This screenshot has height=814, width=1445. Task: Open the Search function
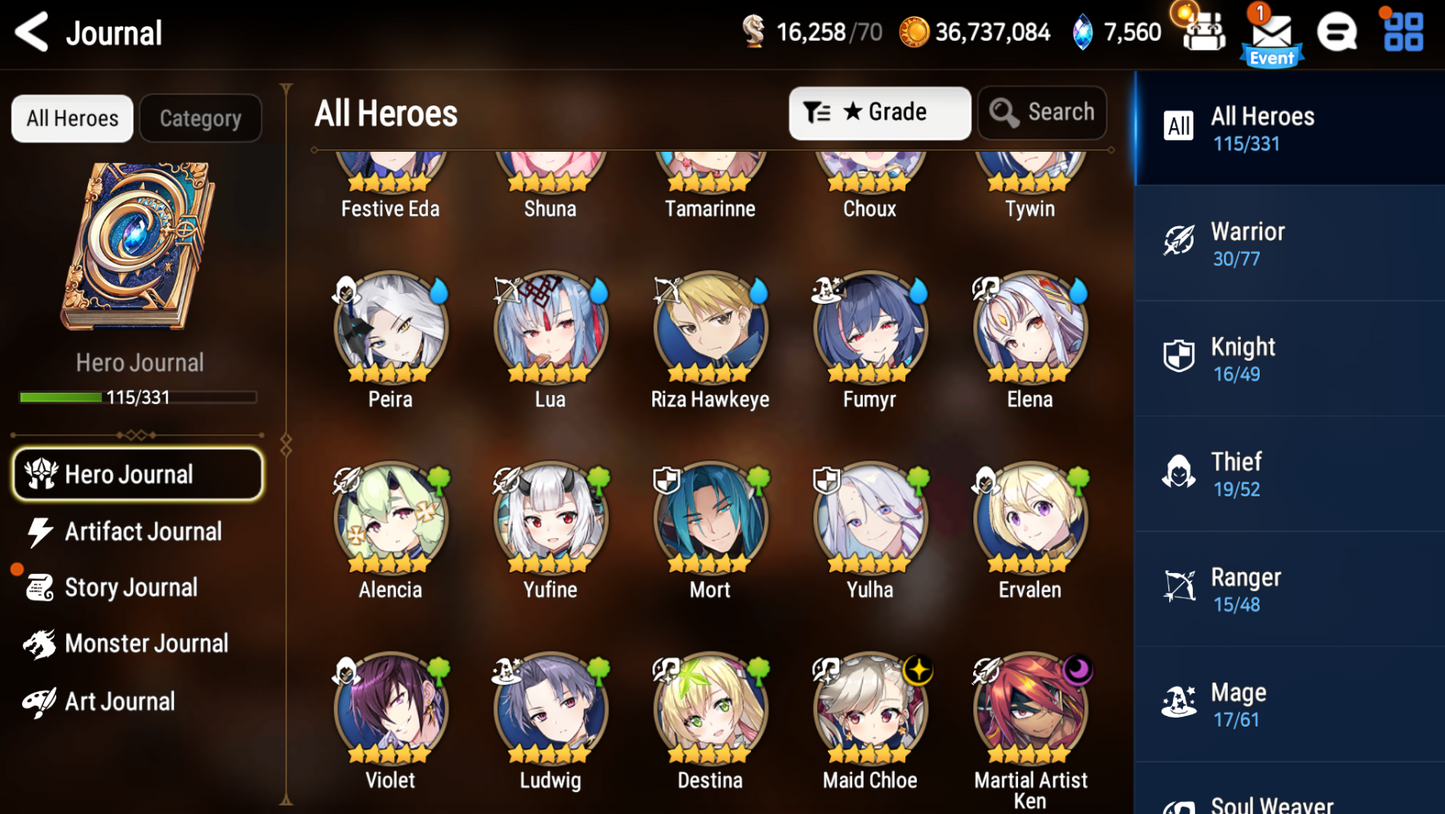click(1042, 112)
